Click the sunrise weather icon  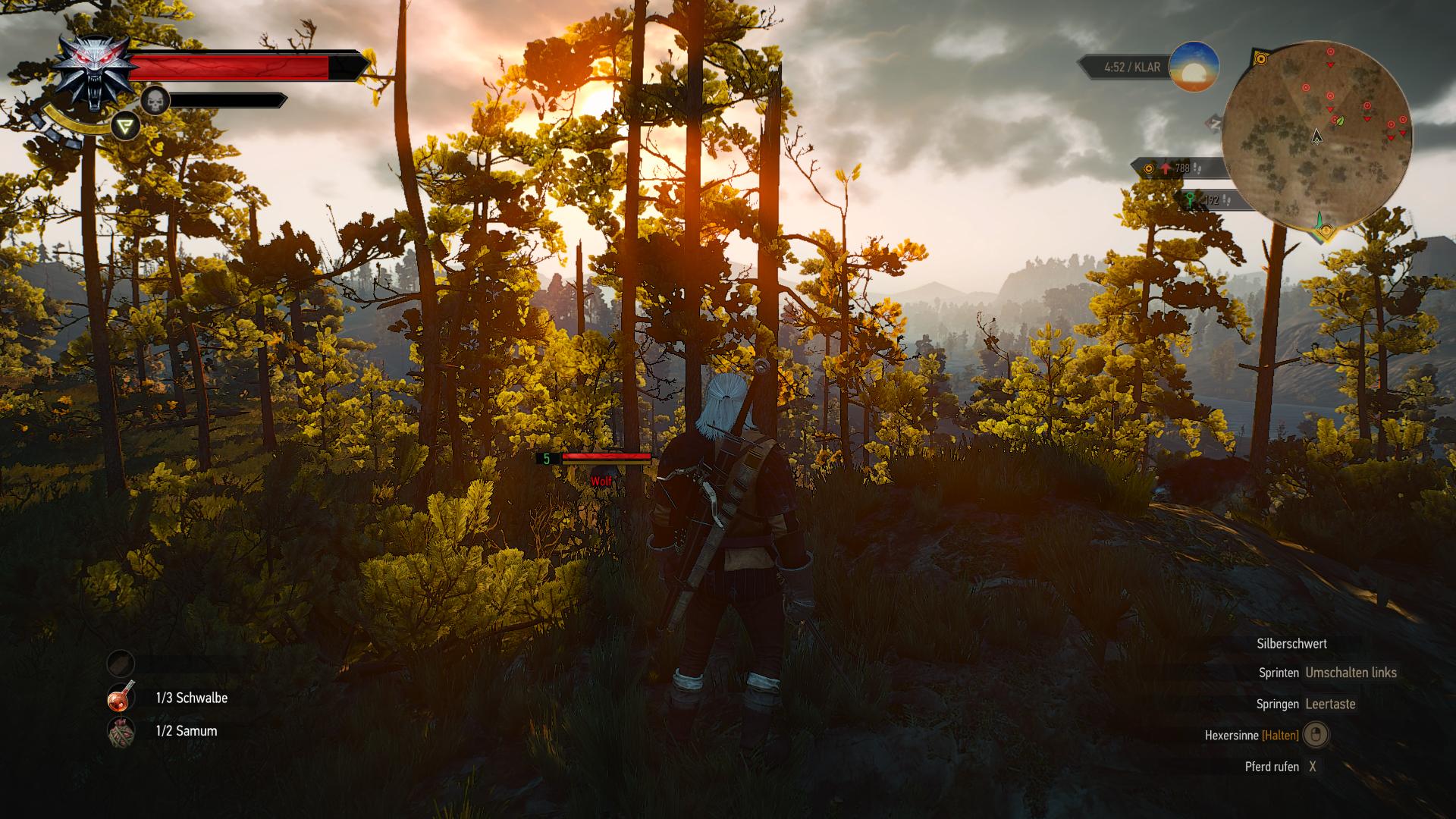[1194, 67]
